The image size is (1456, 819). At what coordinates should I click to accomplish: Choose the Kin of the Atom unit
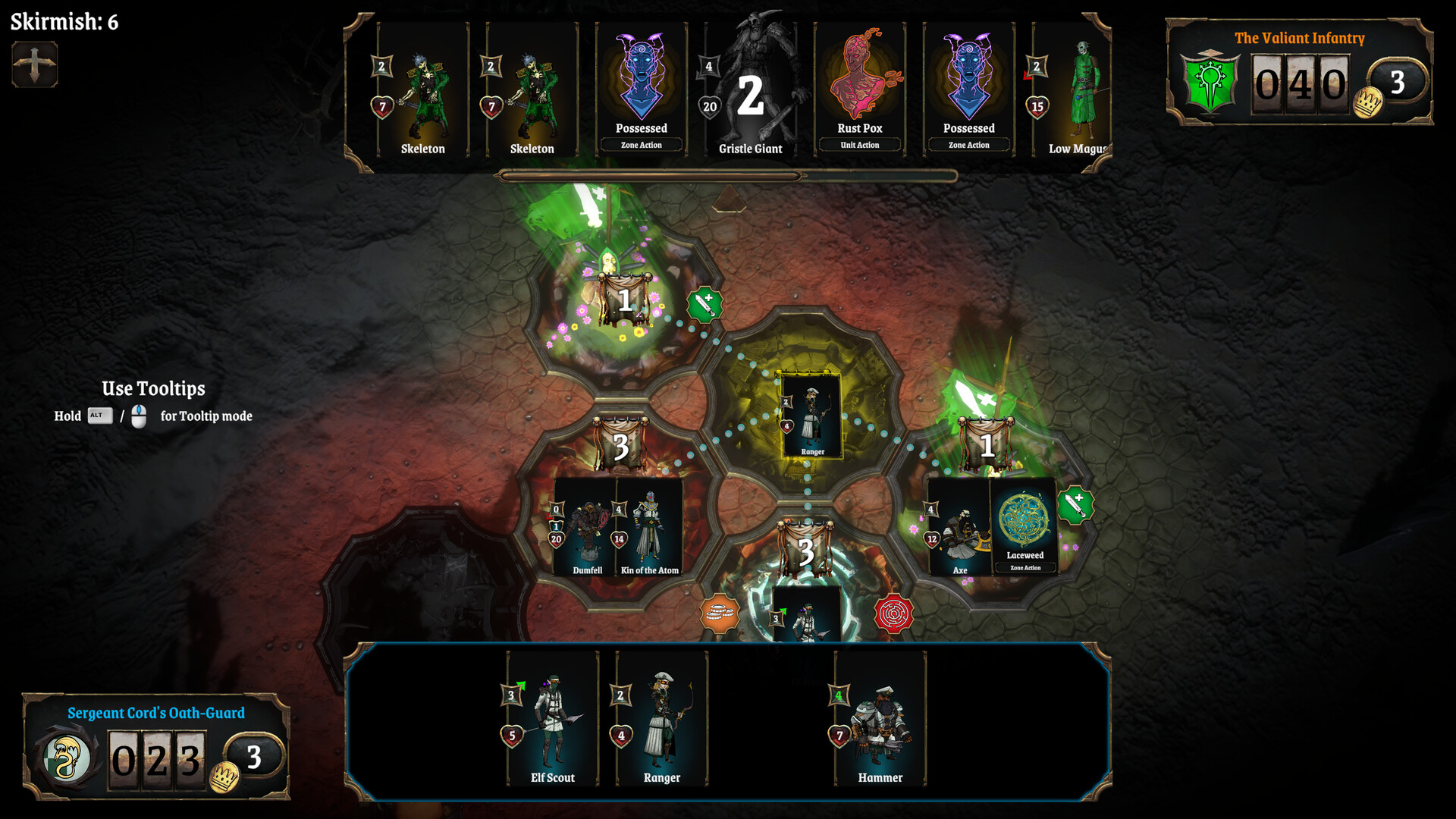[x=650, y=528]
